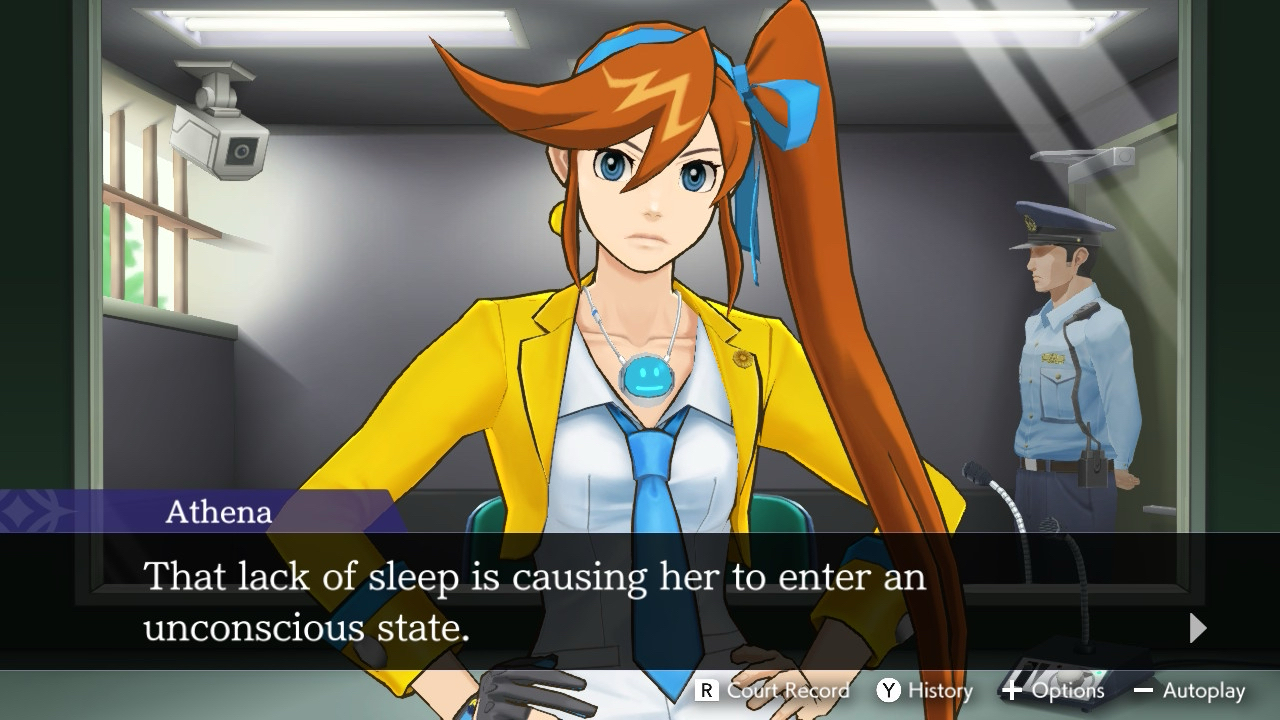Screen dimensions: 1280x720
Task: Open the Options menu
Action: point(1053,690)
